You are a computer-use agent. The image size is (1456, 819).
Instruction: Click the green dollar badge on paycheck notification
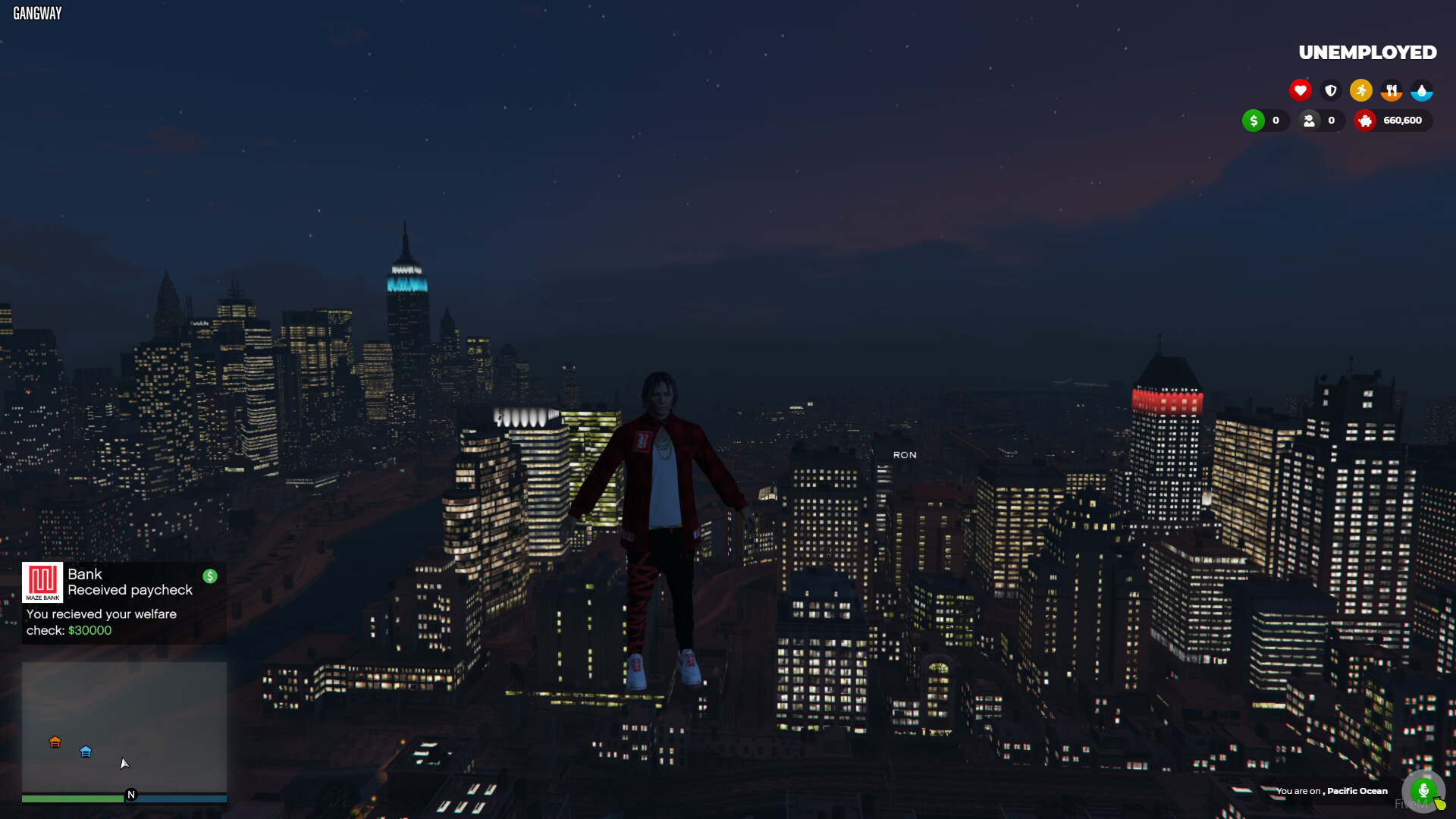(210, 576)
